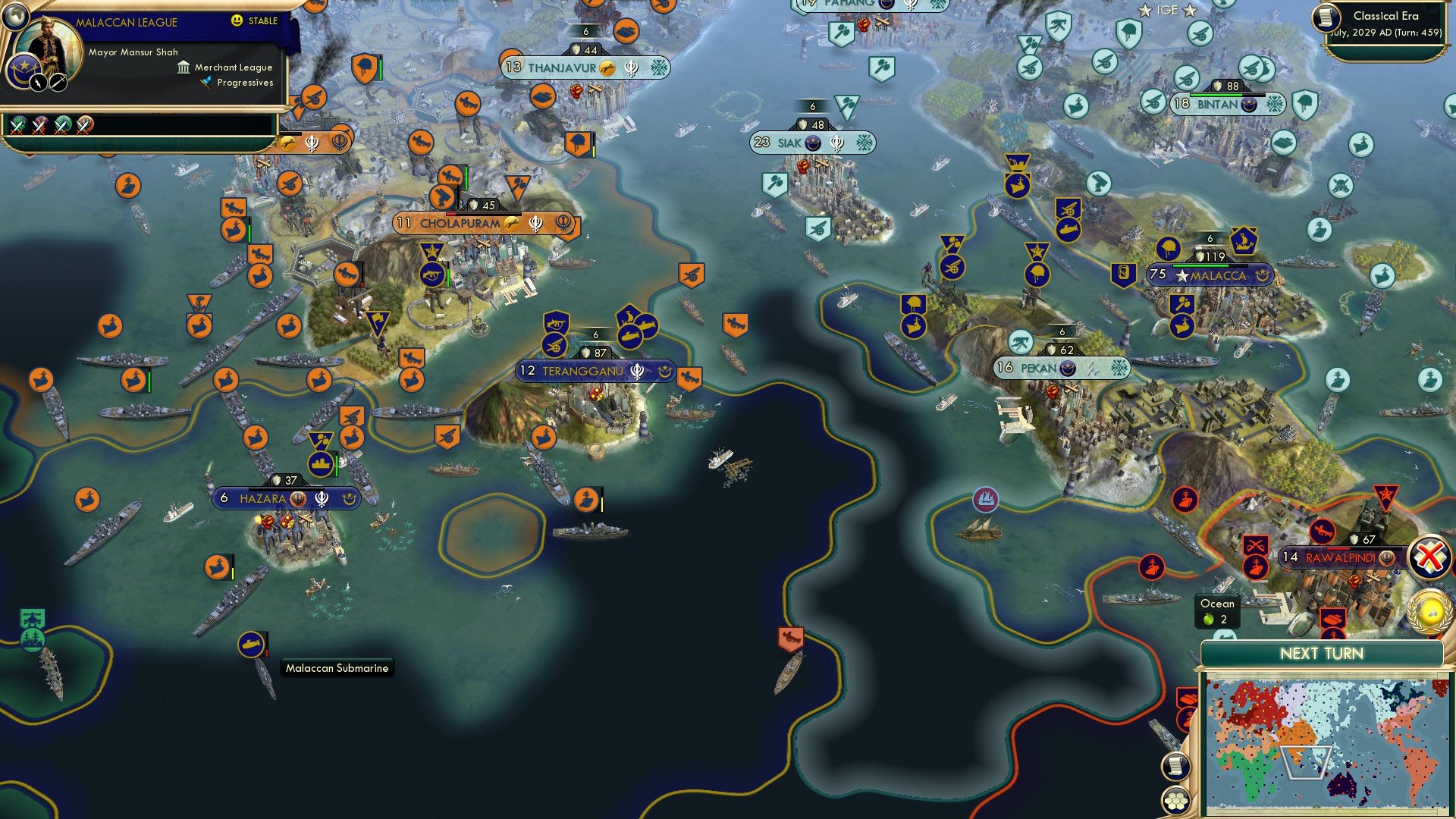Click the STABLE happiness smiley face
The image size is (1456, 819).
point(236,21)
